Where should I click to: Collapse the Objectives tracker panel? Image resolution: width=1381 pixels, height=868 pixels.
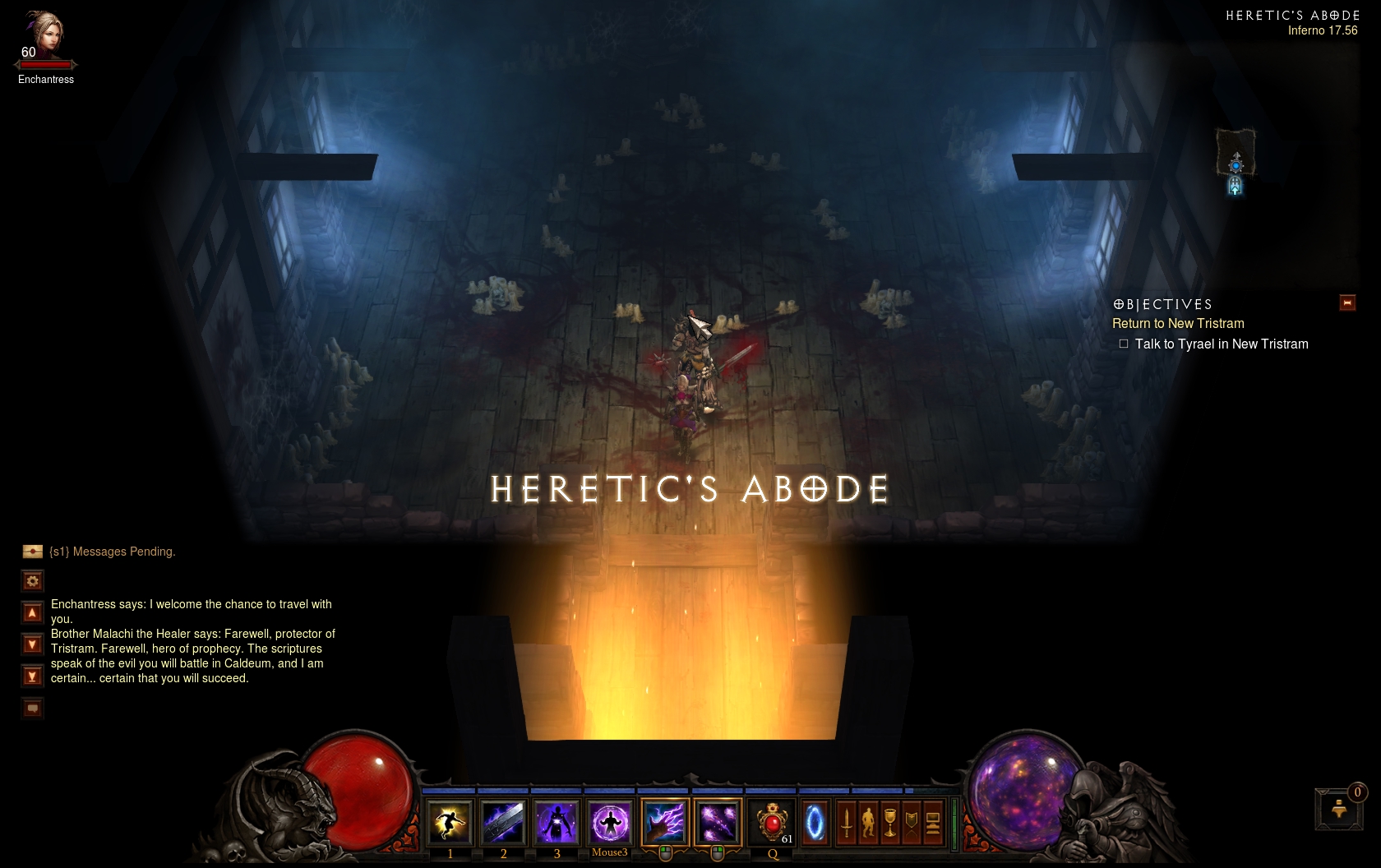pyautogui.click(x=1347, y=303)
